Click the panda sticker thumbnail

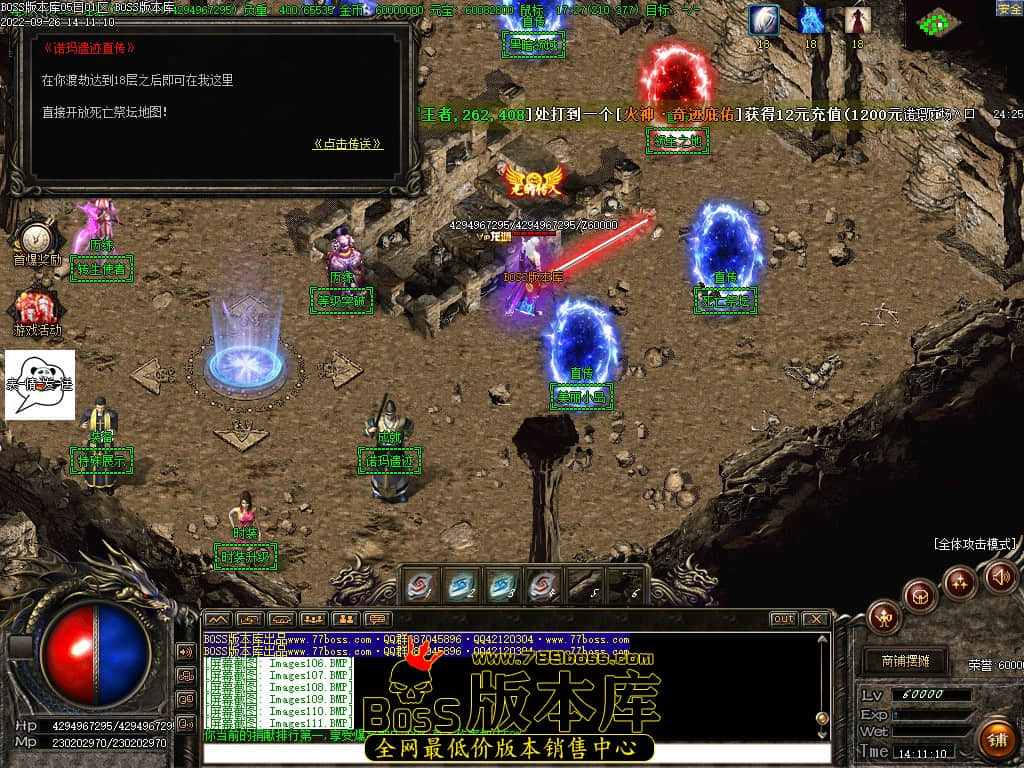[x=40, y=384]
